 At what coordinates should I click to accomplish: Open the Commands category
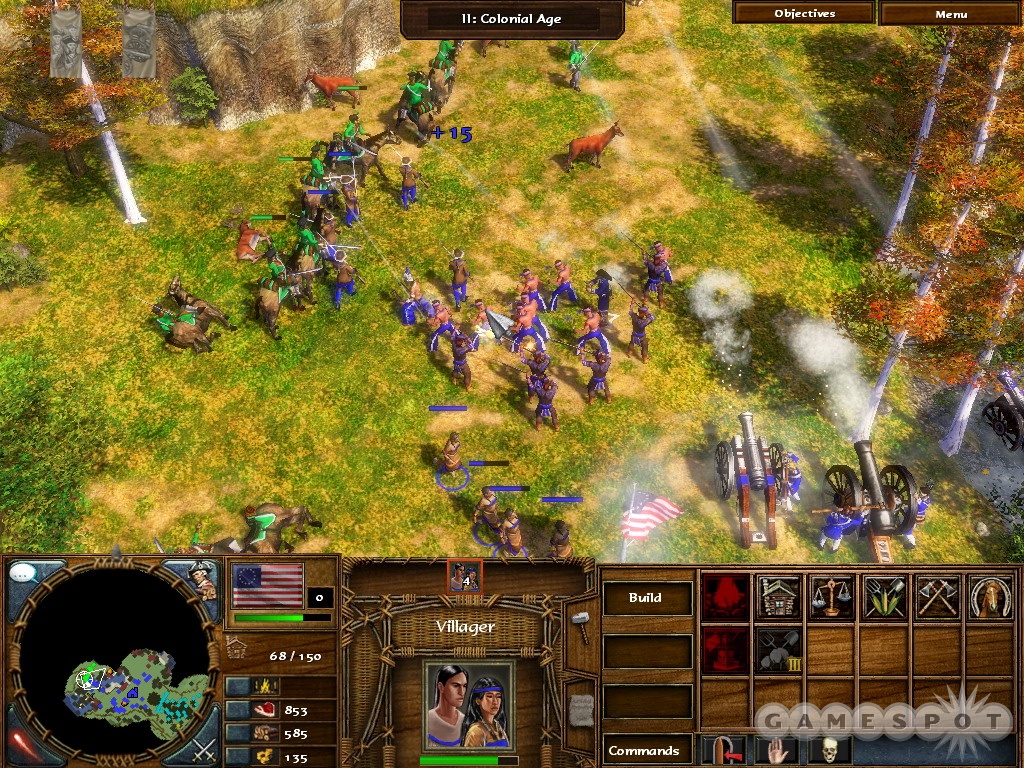coord(646,750)
